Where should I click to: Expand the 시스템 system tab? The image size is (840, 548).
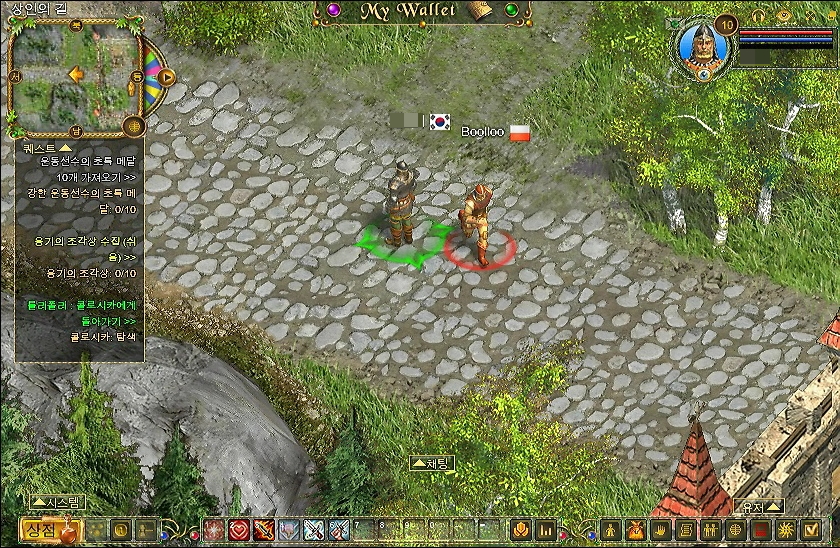(x=60, y=502)
